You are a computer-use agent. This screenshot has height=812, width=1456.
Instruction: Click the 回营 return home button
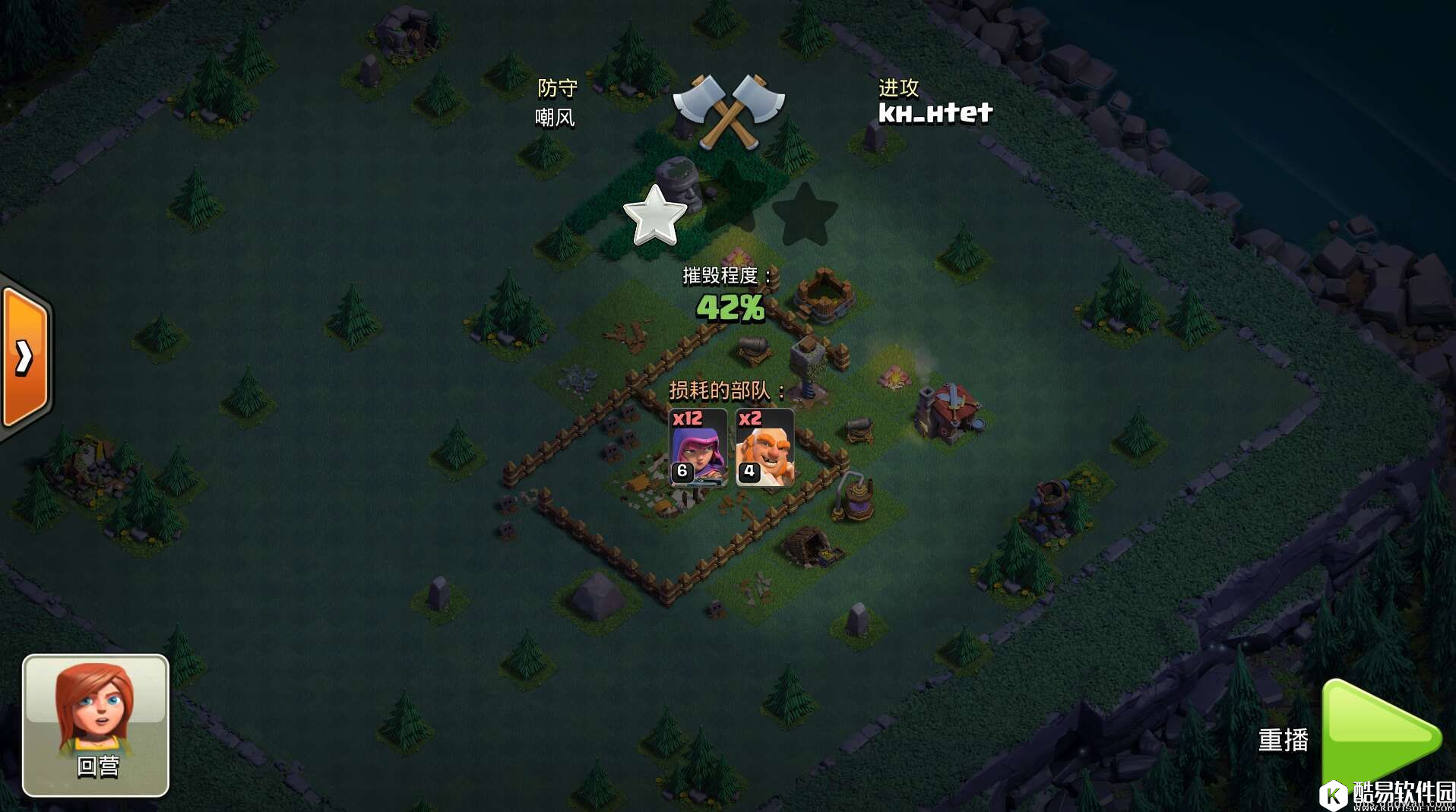[x=96, y=725]
